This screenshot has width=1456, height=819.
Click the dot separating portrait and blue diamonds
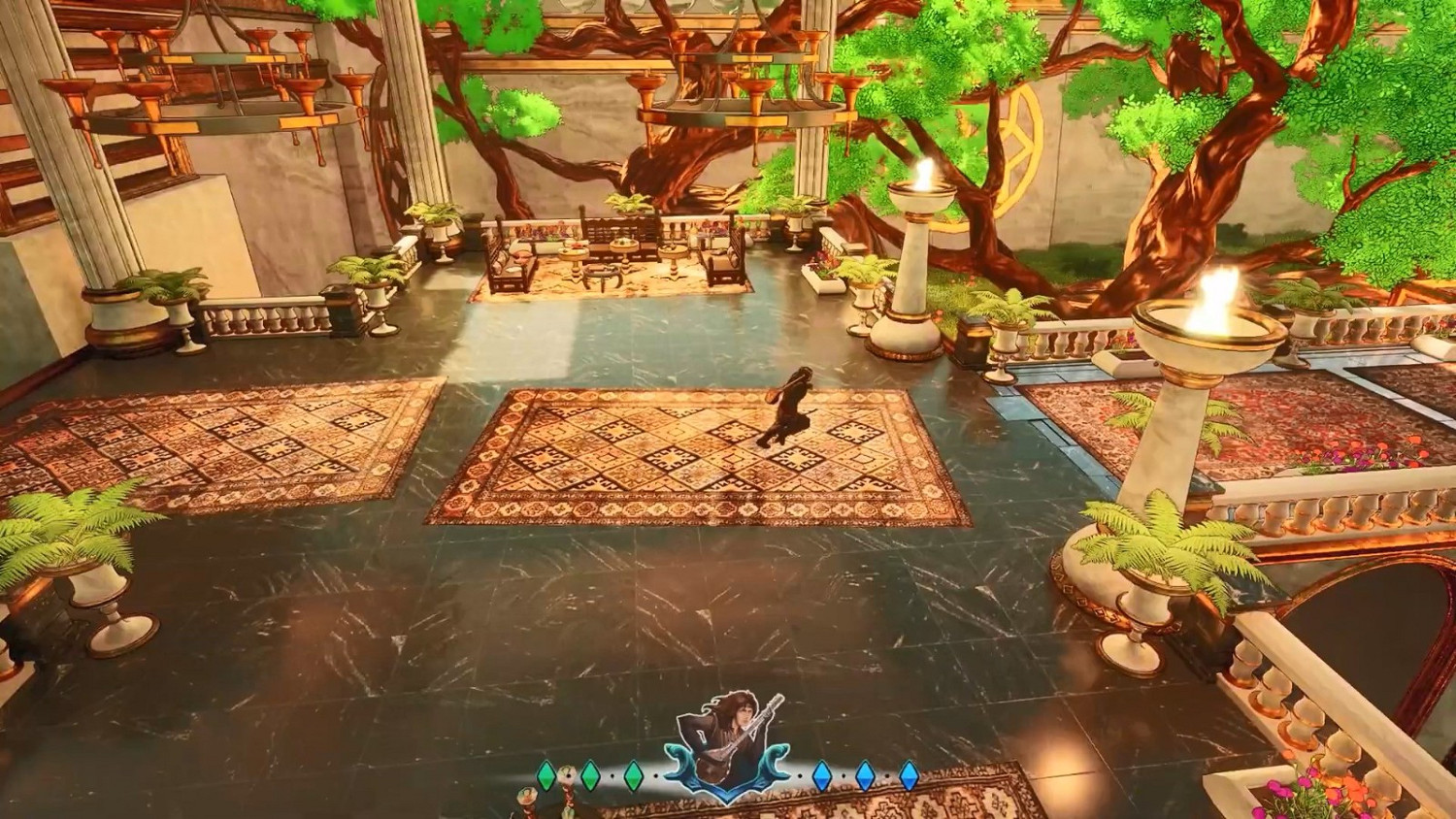(x=800, y=774)
